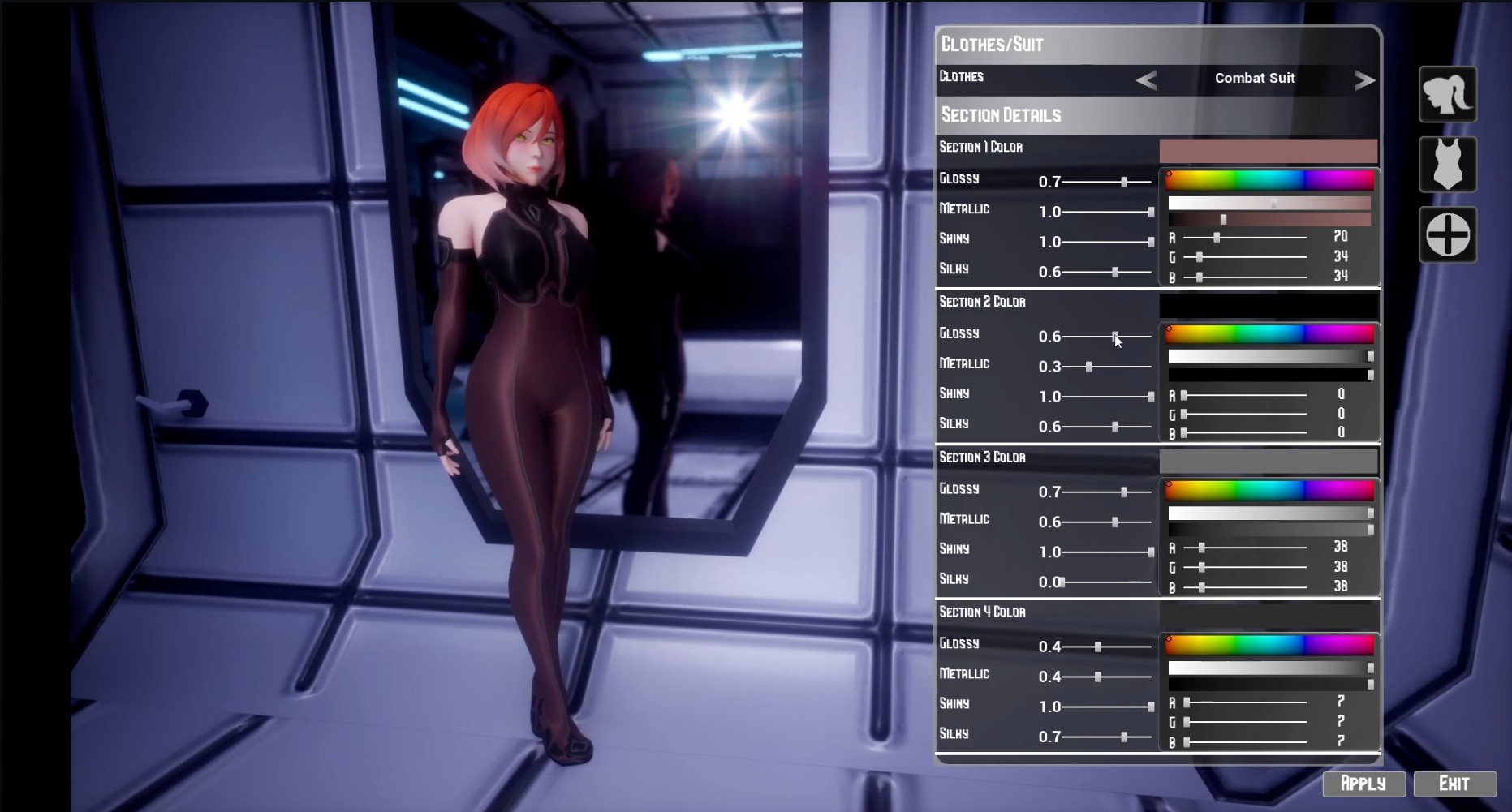Click the Section 1 Color swatch
The width and height of the screenshot is (1512, 812).
click(x=1268, y=151)
